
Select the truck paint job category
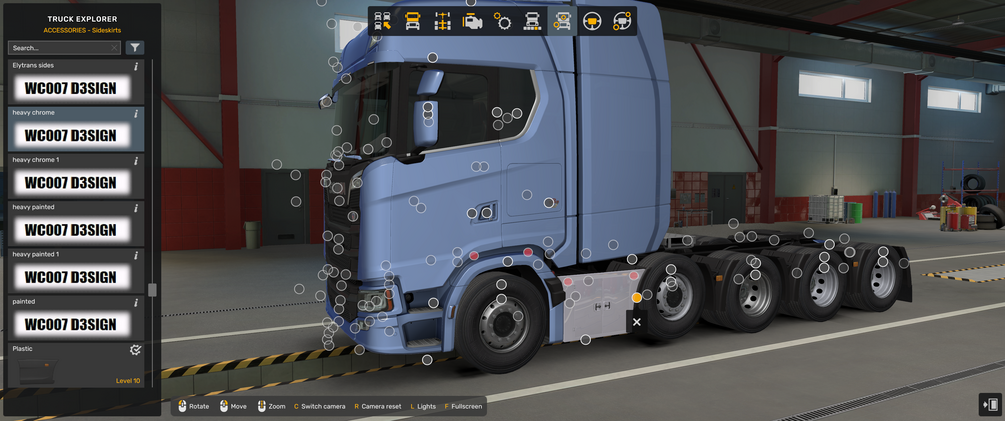click(x=532, y=21)
